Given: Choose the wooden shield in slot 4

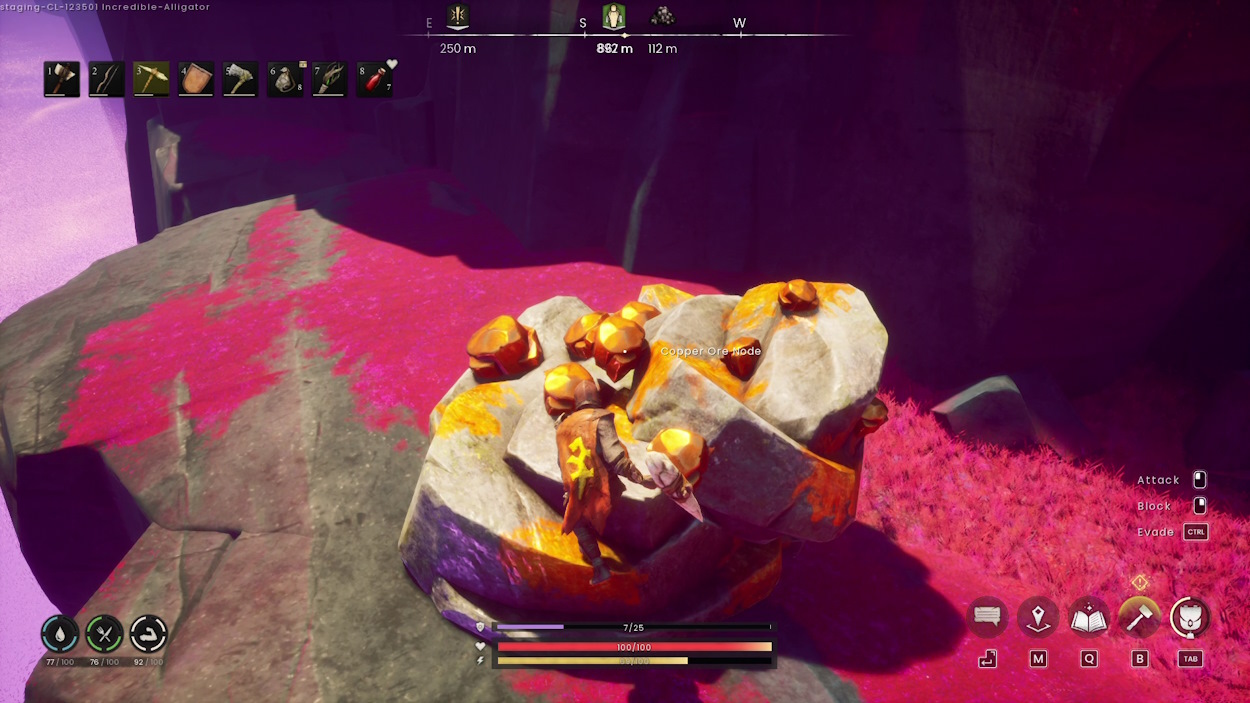Looking at the screenshot, I should click(196, 79).
